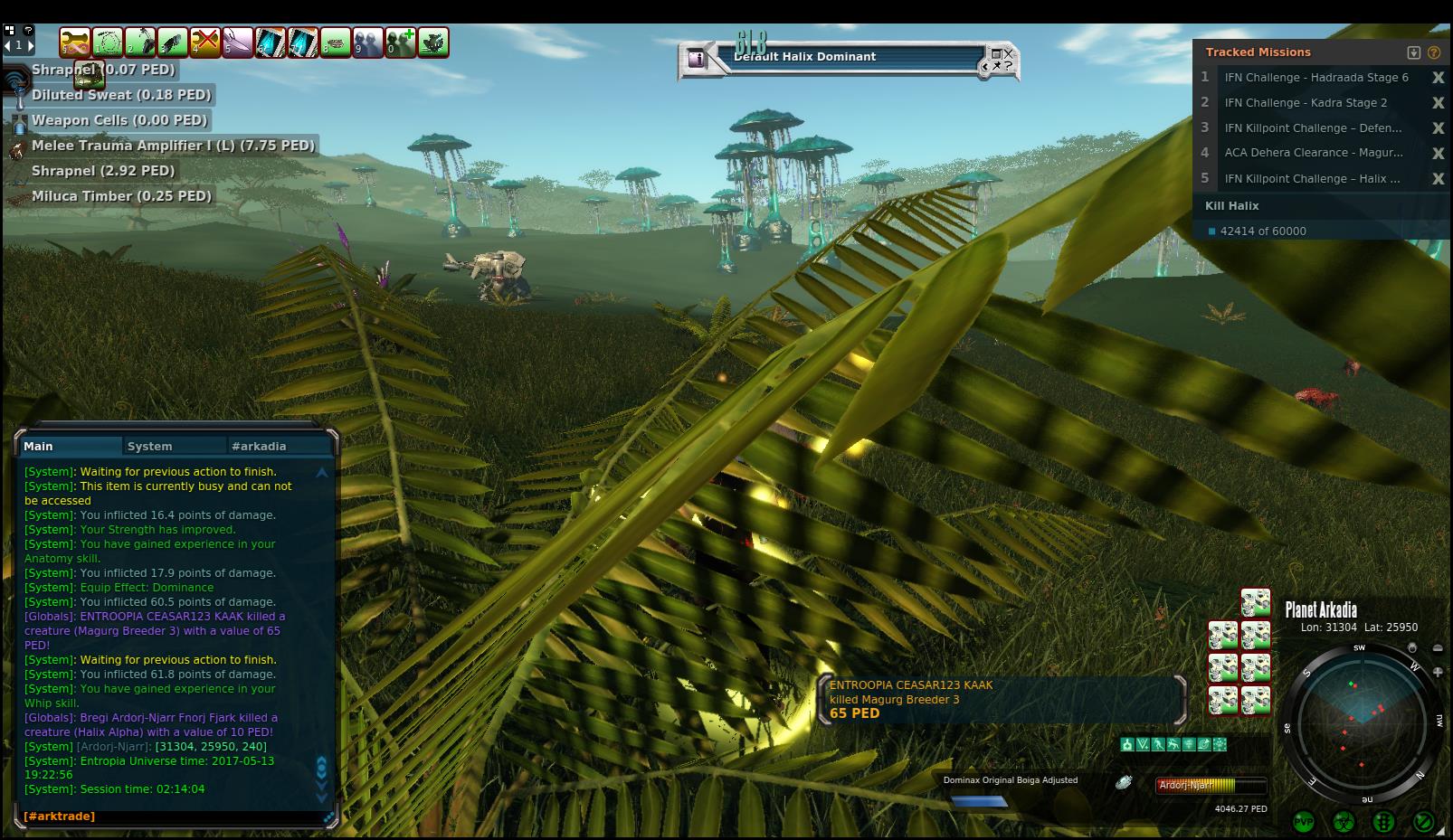This screenshot has width=1453, height=840.
Task: Open the #arkadia chat tab
Action: pyautogui.click(x=259, y=446)
